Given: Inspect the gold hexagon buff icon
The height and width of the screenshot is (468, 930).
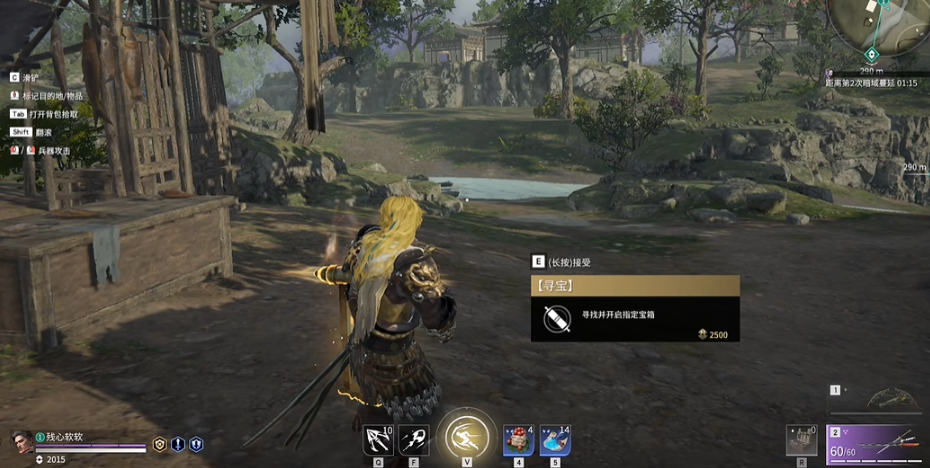Looking at the screenshot, I should (x=160, y=445).
